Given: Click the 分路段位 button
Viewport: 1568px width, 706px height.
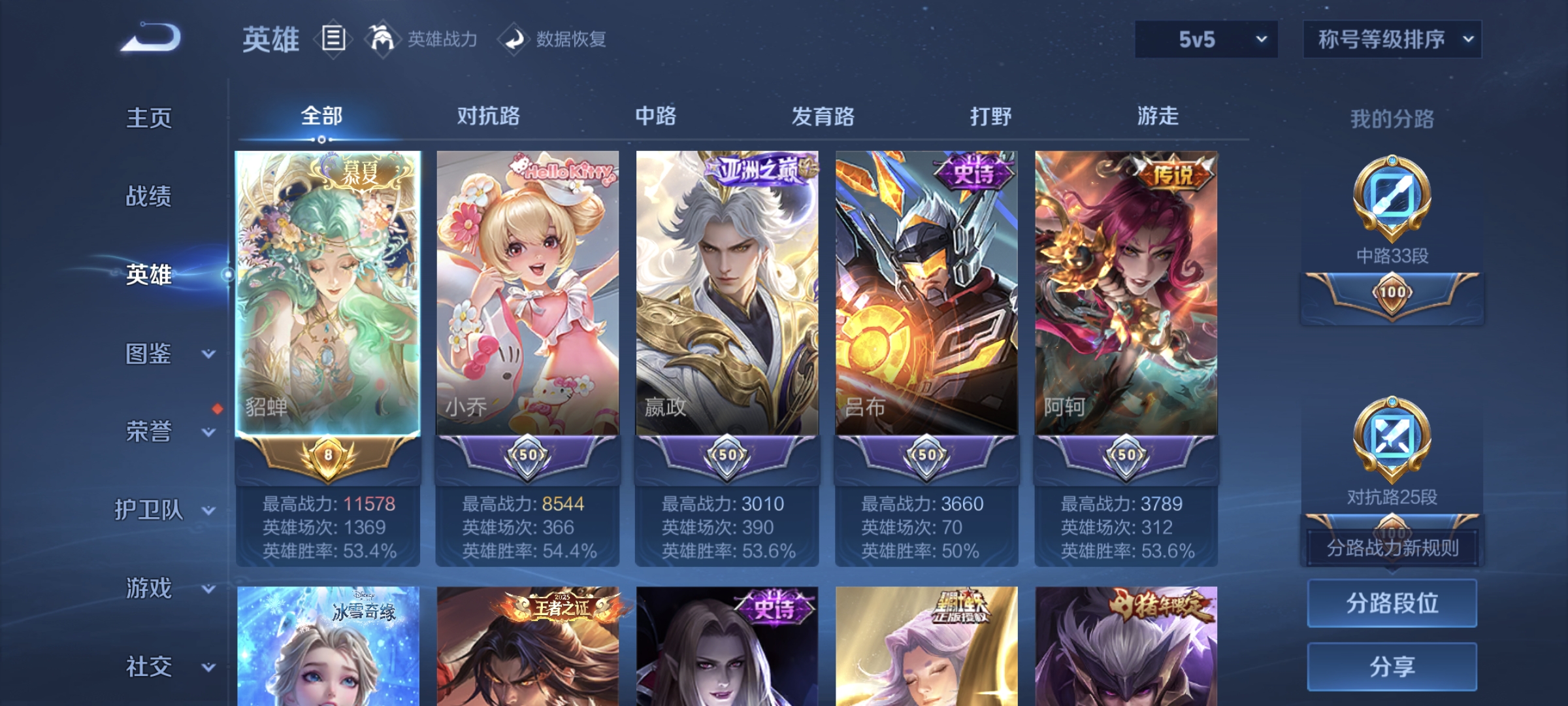Looking at the screenshot, I should coord(1392,603).
